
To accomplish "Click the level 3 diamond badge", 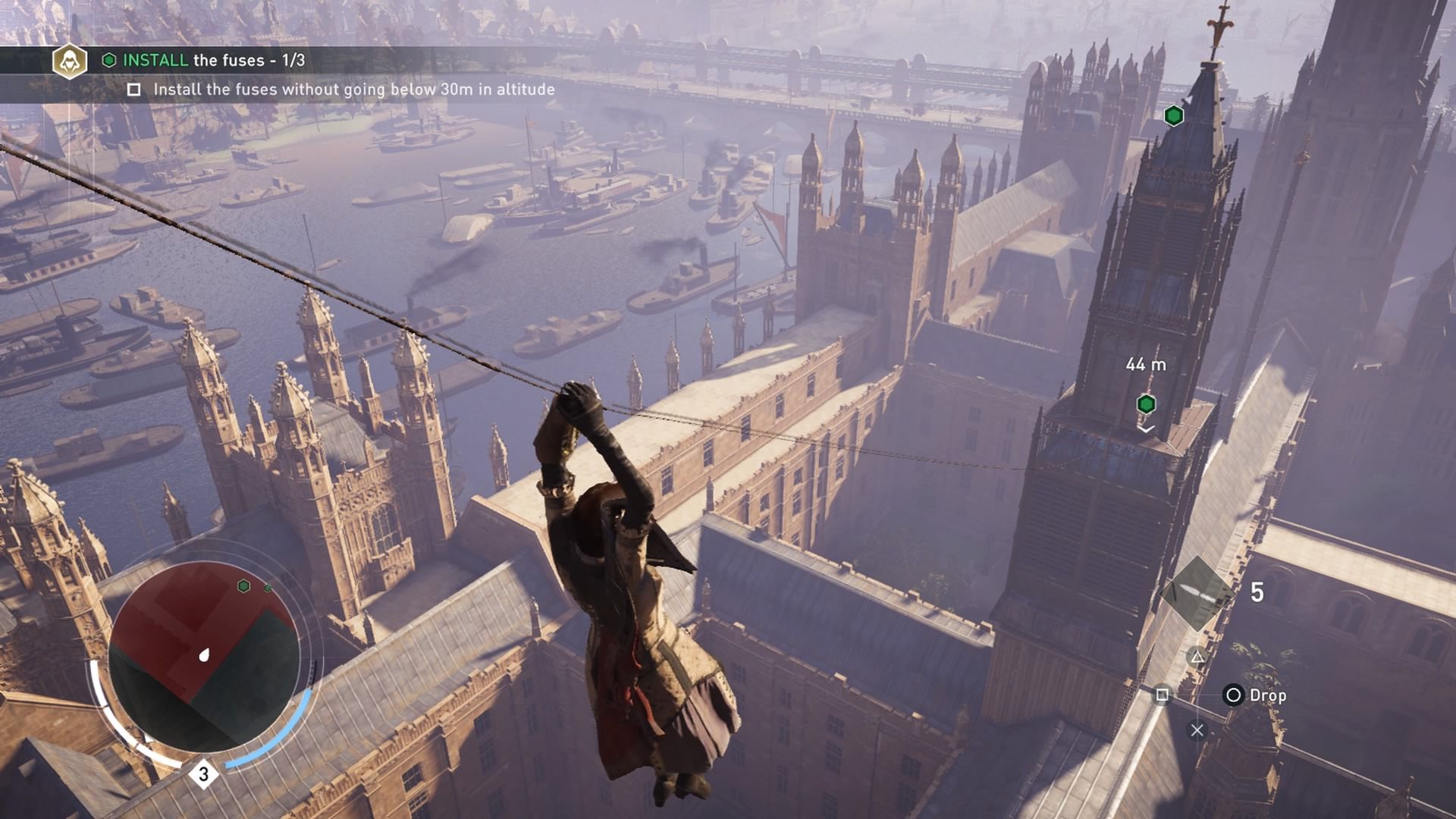I will point(203,774).
